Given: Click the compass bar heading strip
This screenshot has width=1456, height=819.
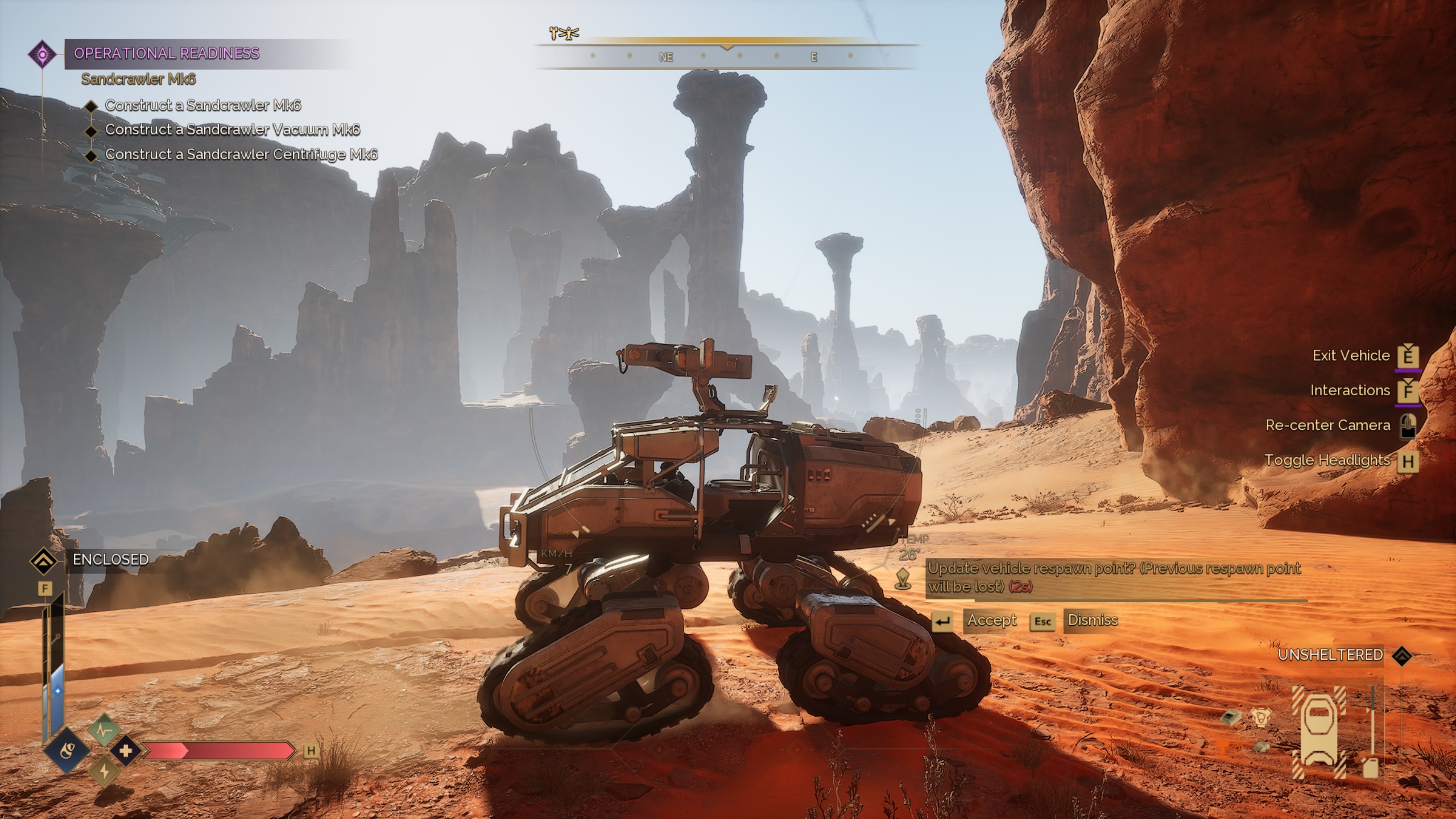Looking at the screenshot, I should 726,57.
